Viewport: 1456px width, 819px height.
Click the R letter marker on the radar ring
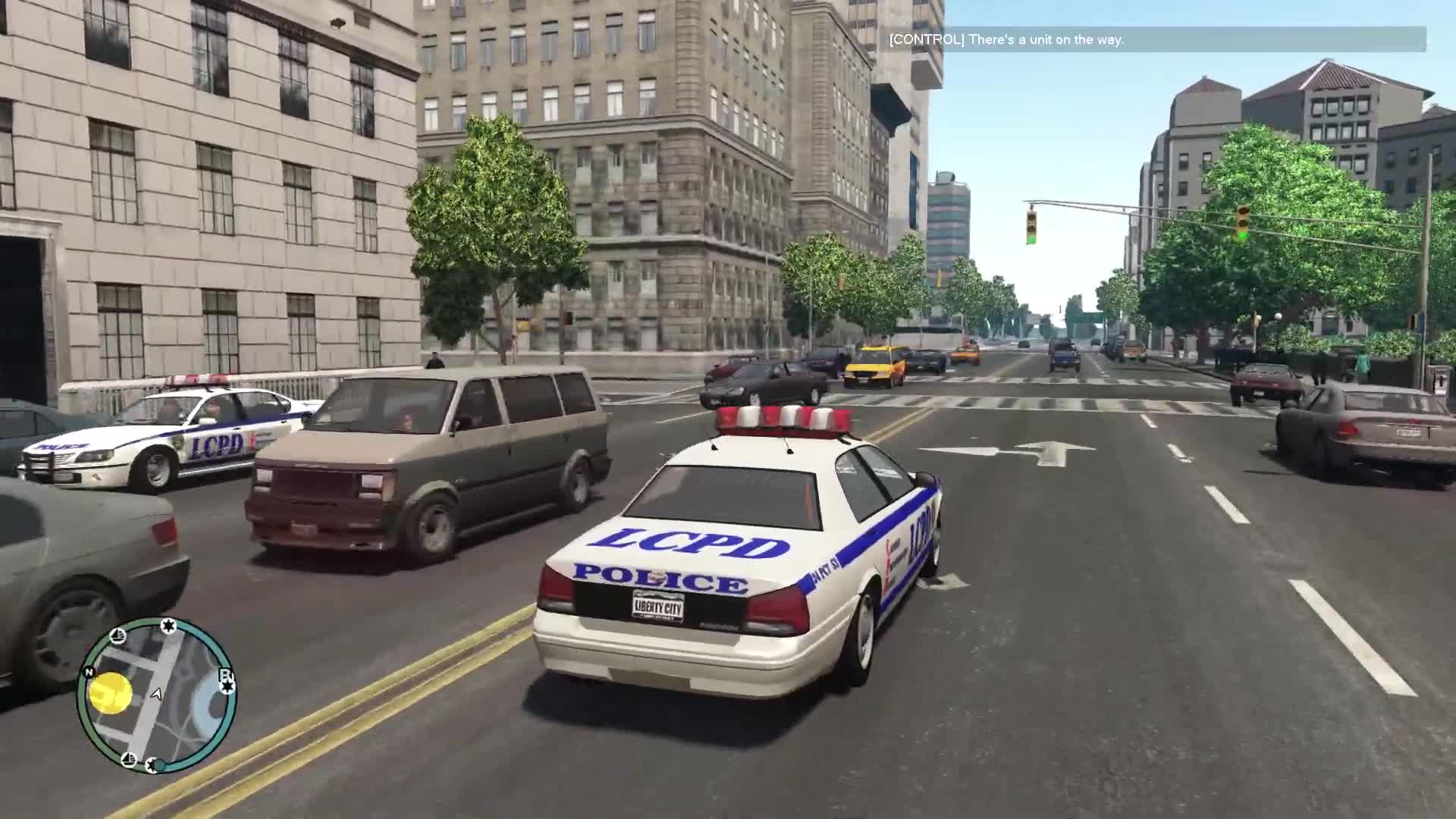227,674
